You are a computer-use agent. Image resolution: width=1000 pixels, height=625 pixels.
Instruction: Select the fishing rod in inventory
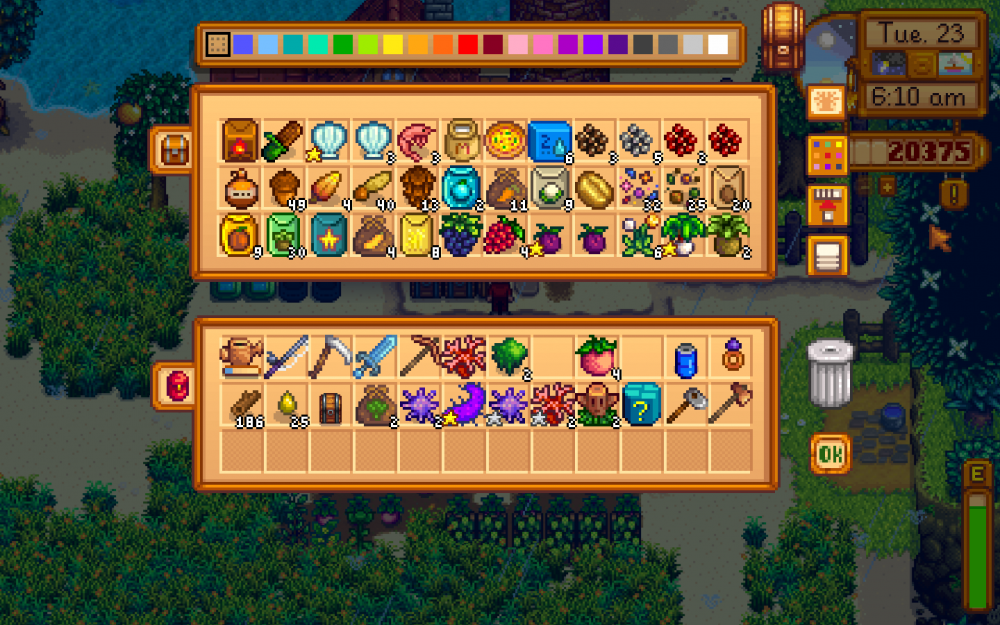(x=284, y=356)
